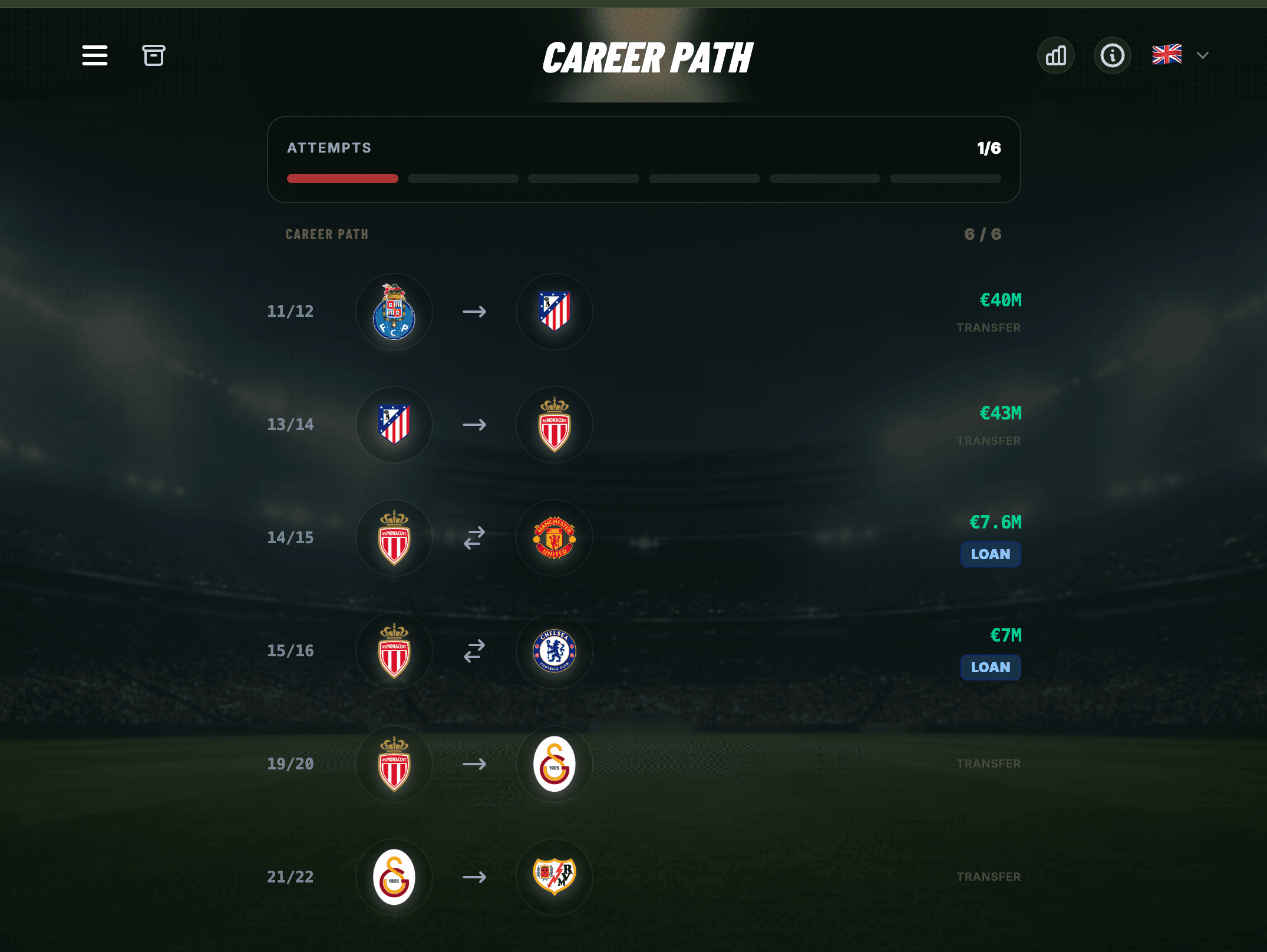The height and width of the screenshot is (952, 1267).
Task: Click the transfer arrow between Monaco and Galatasaray
Action: coord(474,763)
